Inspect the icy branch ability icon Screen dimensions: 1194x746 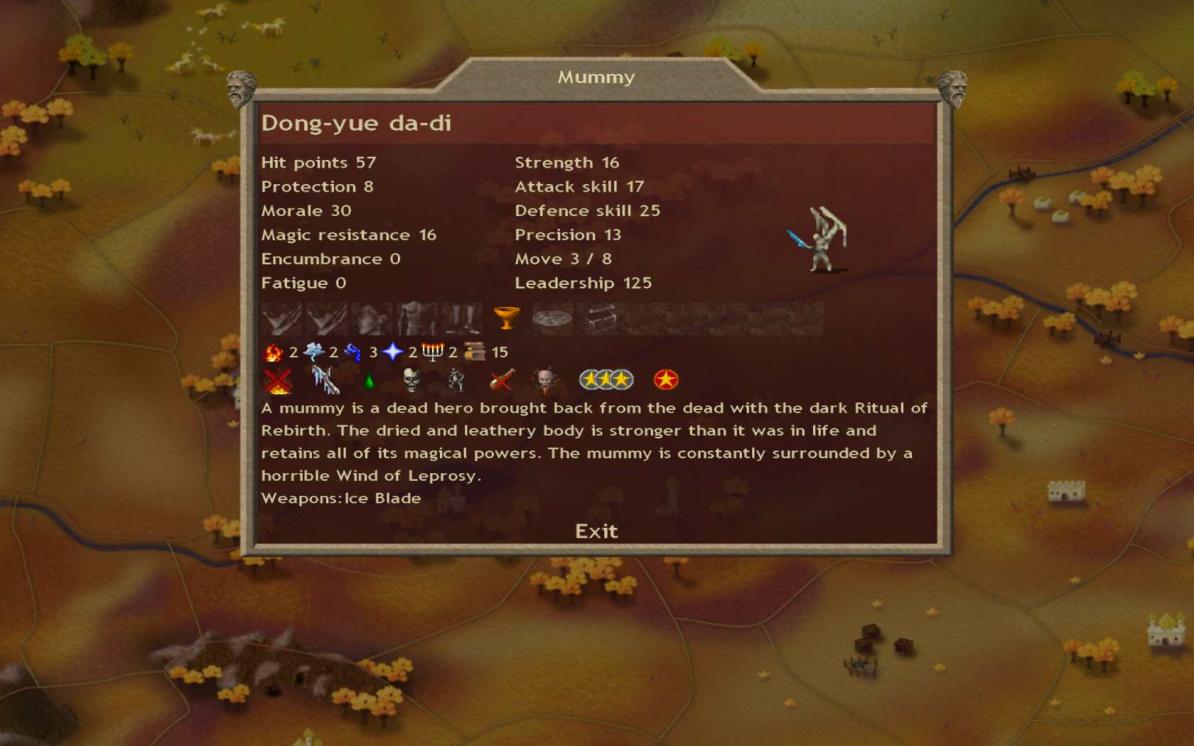click(325, 380)
